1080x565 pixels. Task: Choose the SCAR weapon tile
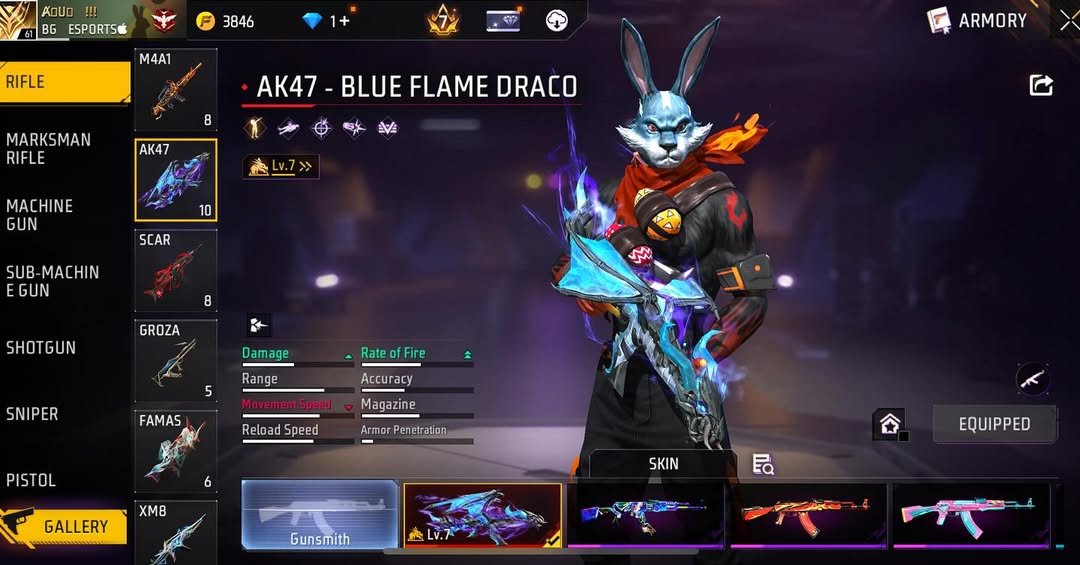pyautogui.click(x=176, y=270)
